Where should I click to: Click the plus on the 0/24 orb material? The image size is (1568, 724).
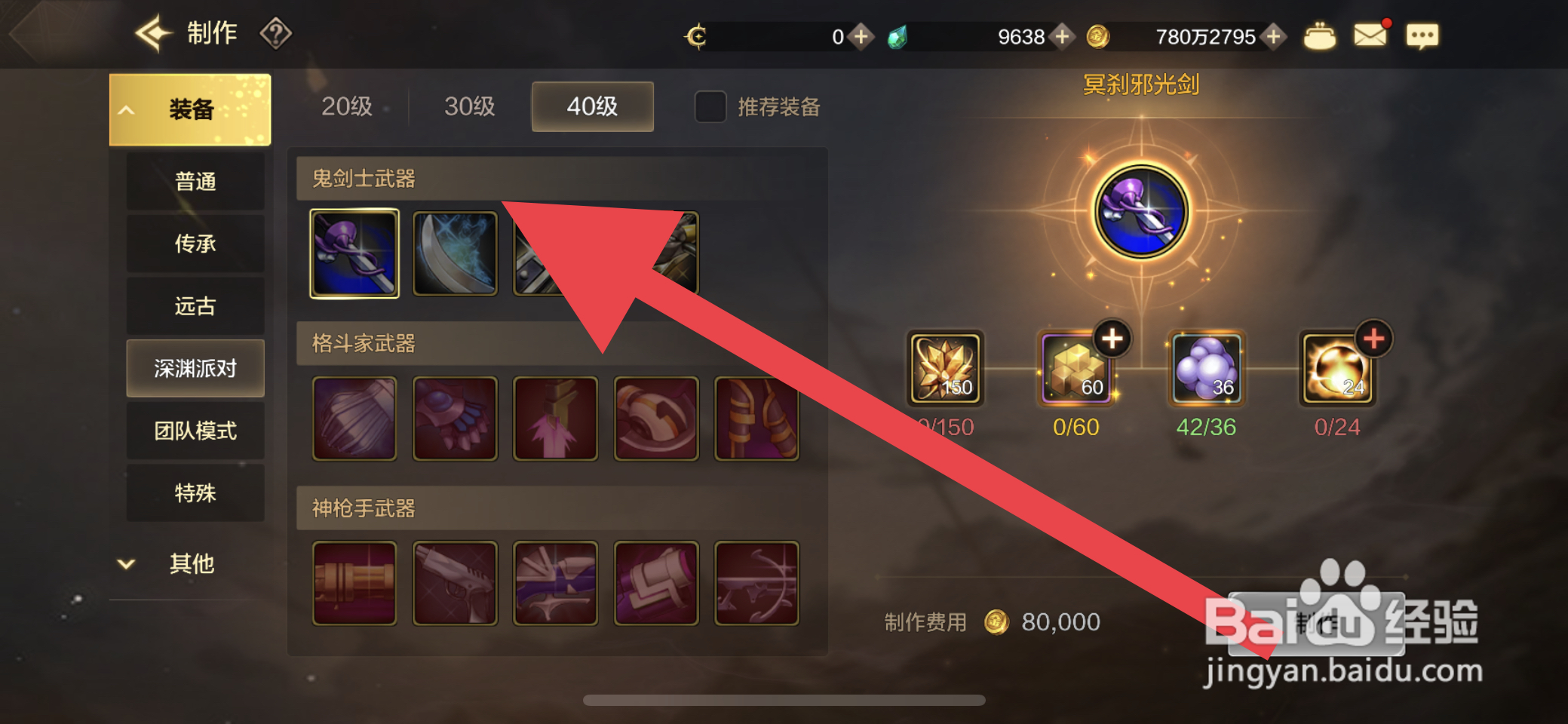(1374, 339)
